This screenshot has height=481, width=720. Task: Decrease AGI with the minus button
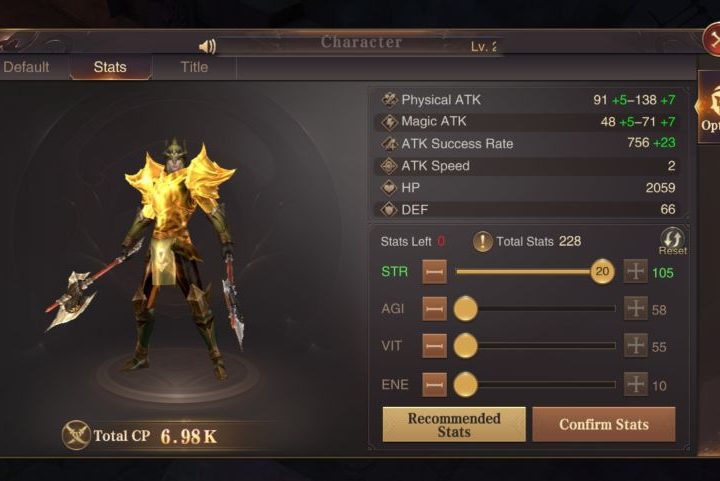[434, 309]
